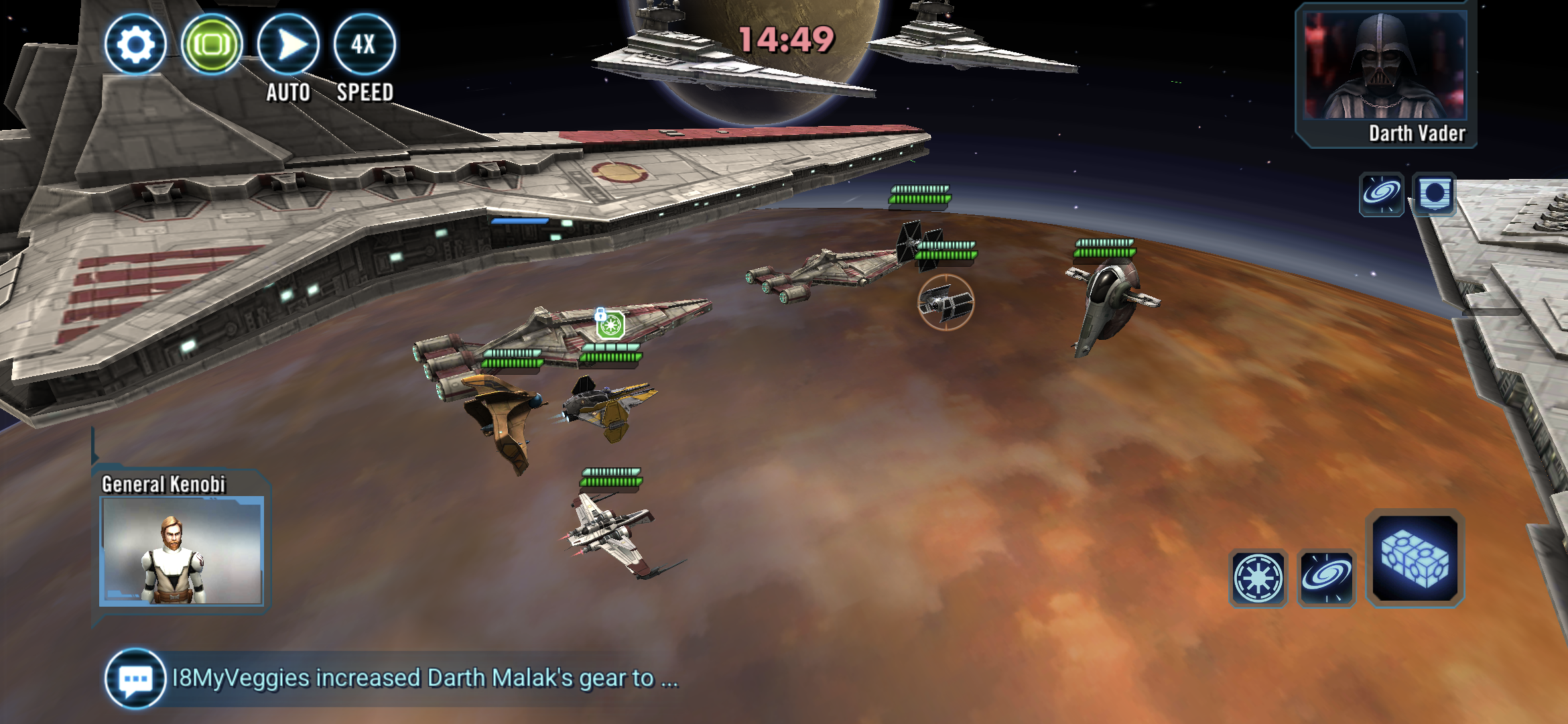
Task: Open the I8MyVeggies guild chat message
Action: point(425,678)
